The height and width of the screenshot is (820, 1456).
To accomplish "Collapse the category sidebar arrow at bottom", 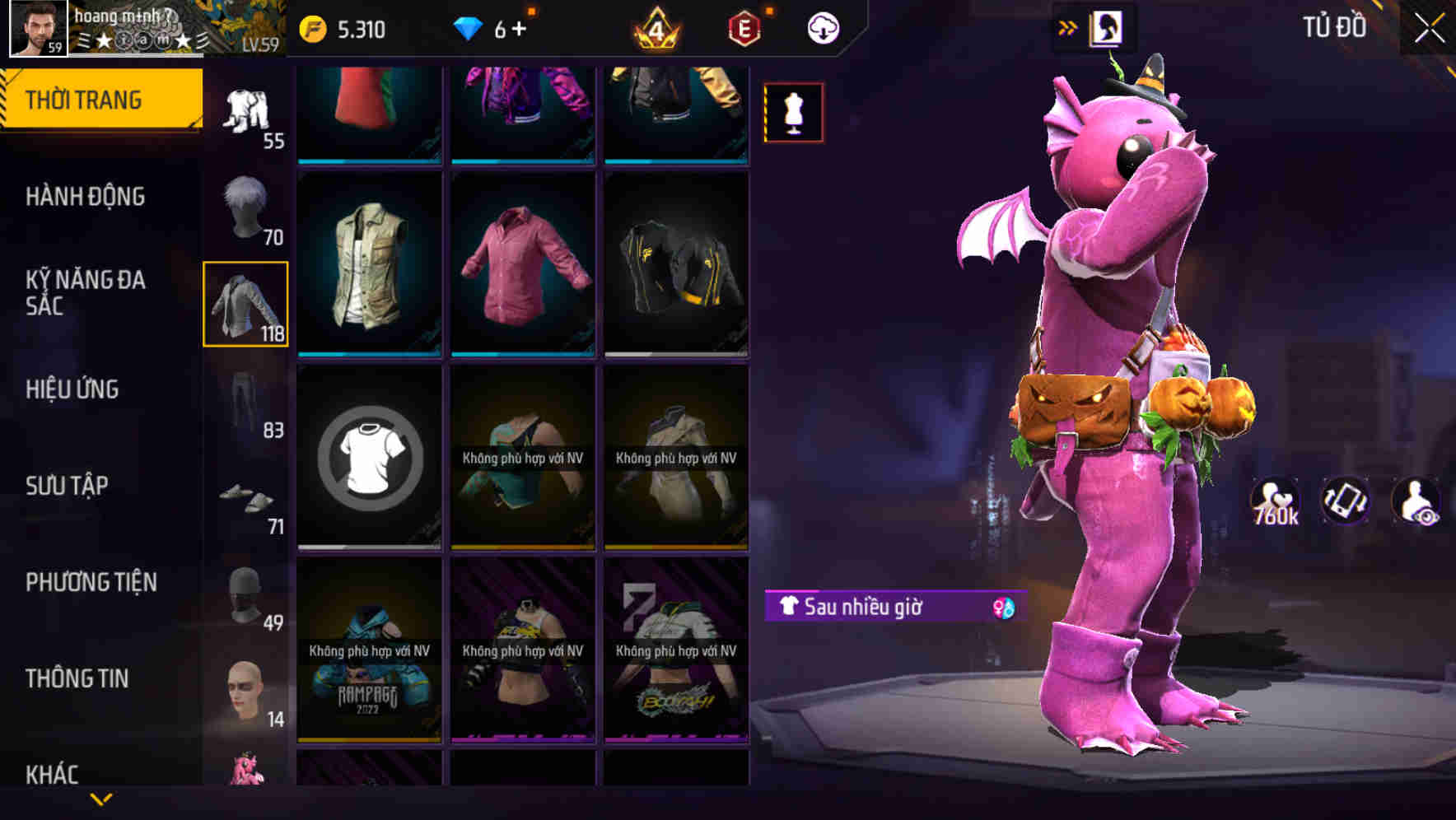I will 100,797.
